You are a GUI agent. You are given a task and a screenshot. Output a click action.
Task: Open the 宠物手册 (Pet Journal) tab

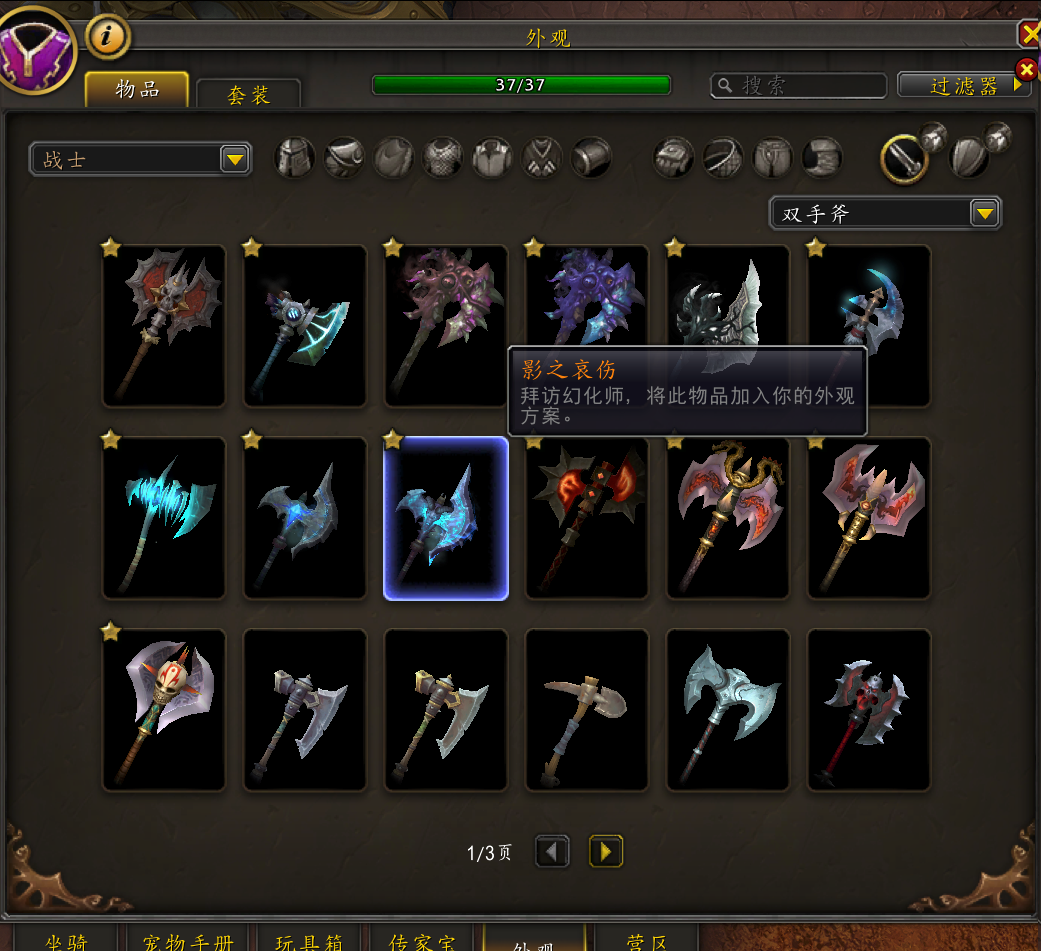click(x=187, y=940)
